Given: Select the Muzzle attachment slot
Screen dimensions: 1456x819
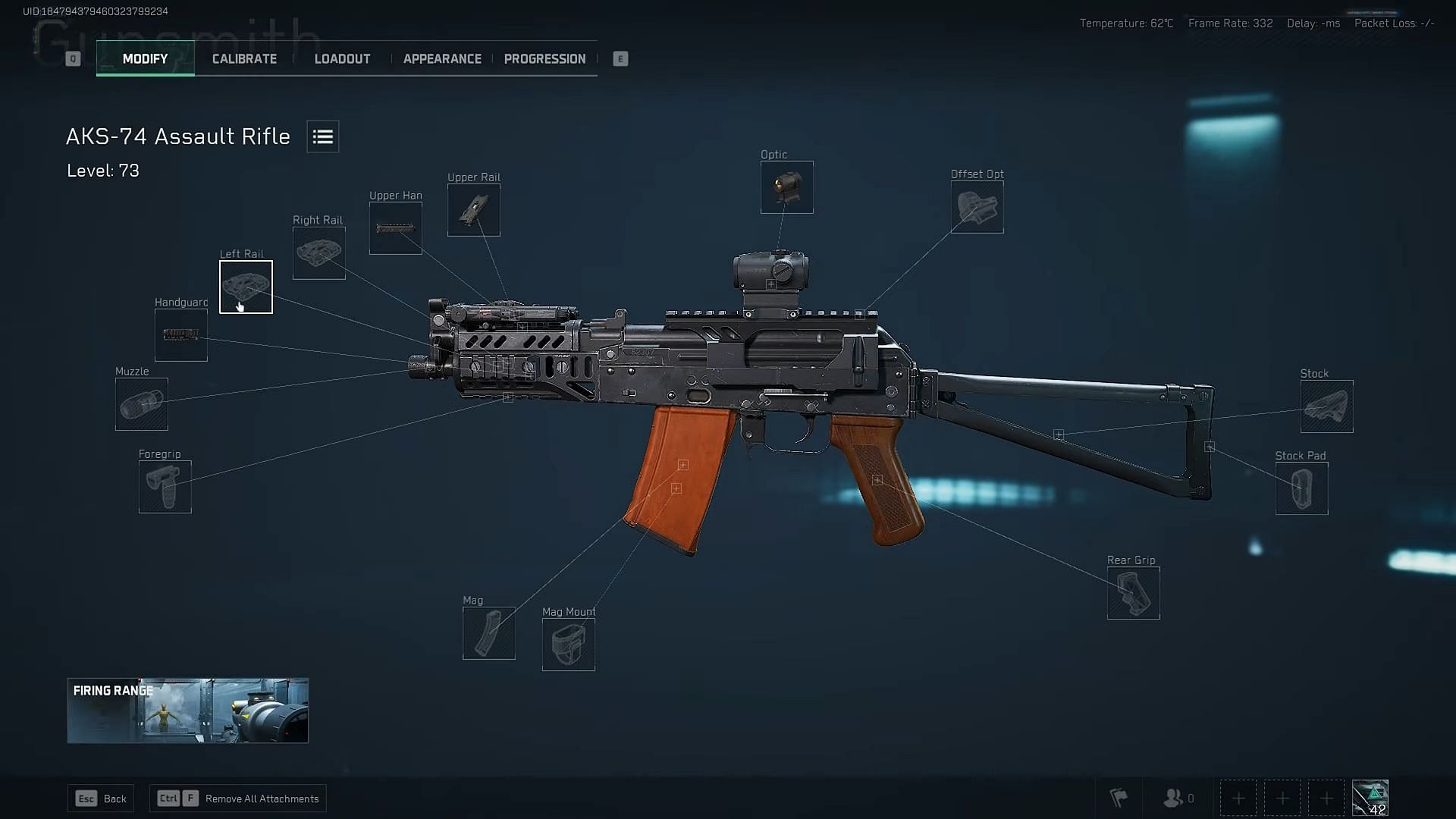Looking at the screenshot, I should click(140, 404).
